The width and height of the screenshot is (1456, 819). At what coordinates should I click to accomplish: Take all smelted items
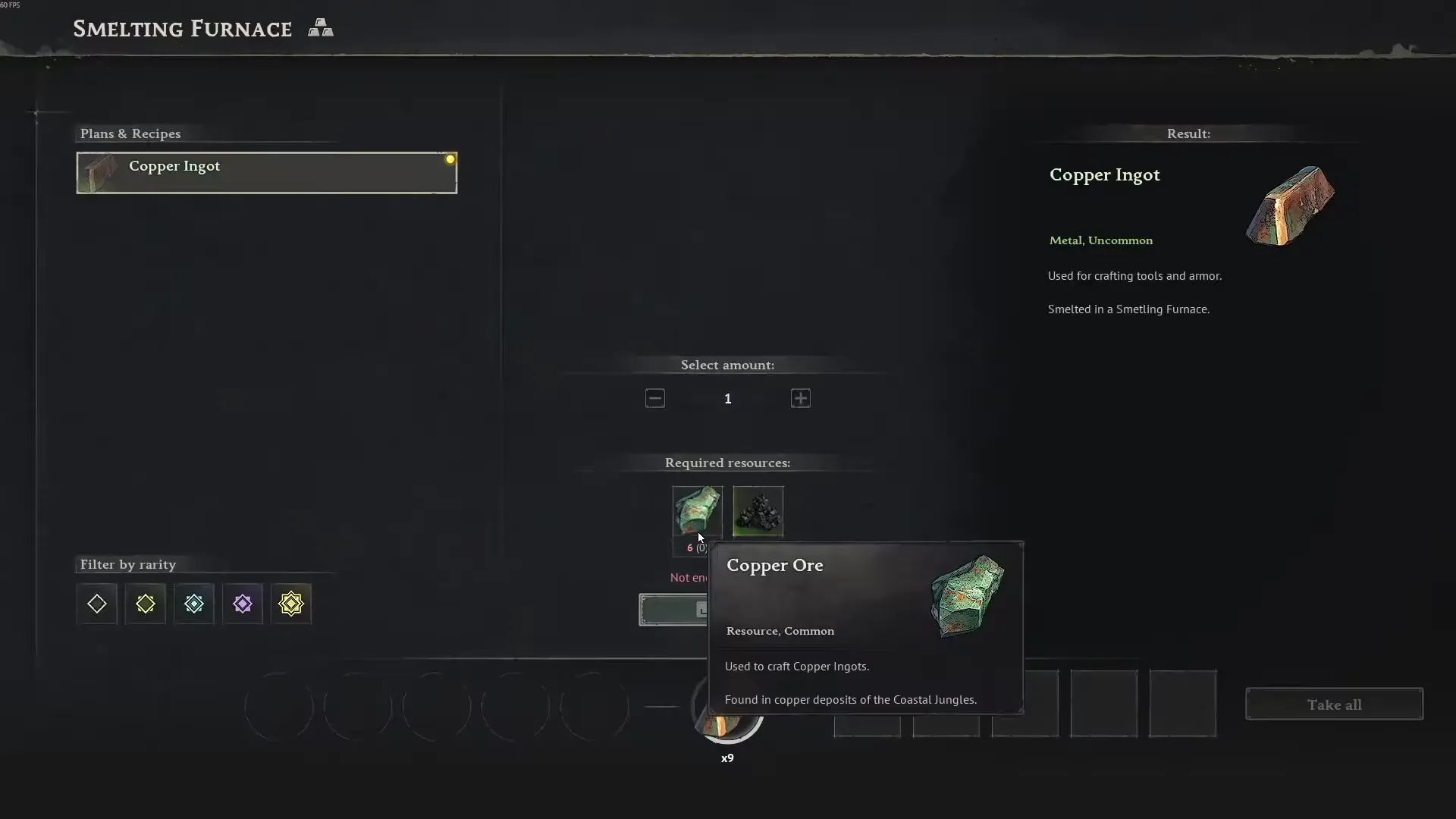[x=1334, y=704]
